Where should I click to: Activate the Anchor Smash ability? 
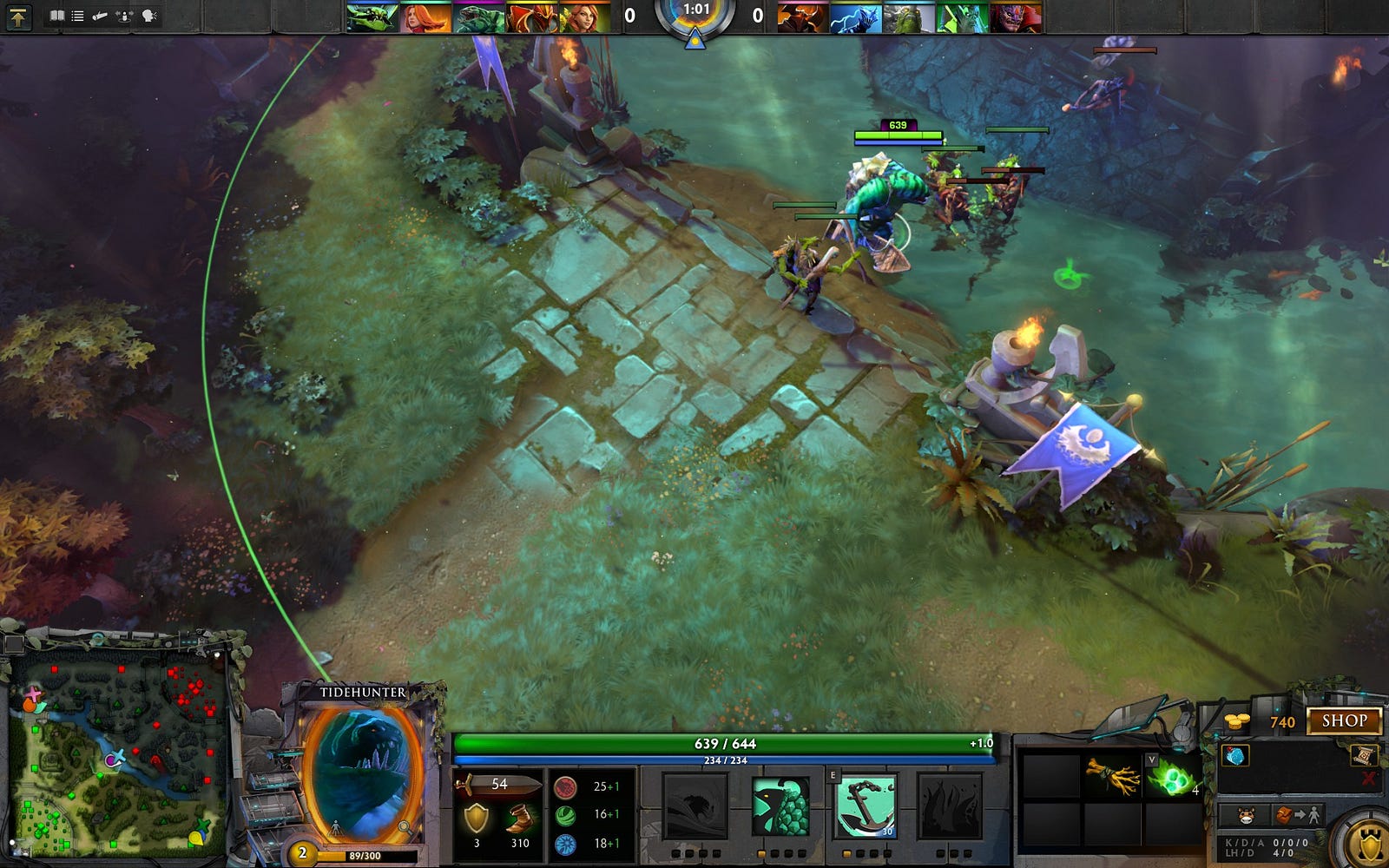[865, 806]
